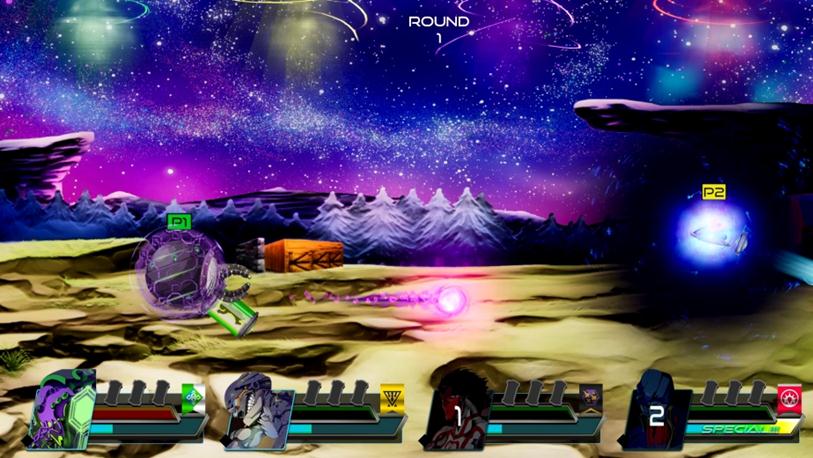Viewport: 813px width, 458px height.
Task: Click the dark purple faction emblem icon
Action: tap(591, 395)
